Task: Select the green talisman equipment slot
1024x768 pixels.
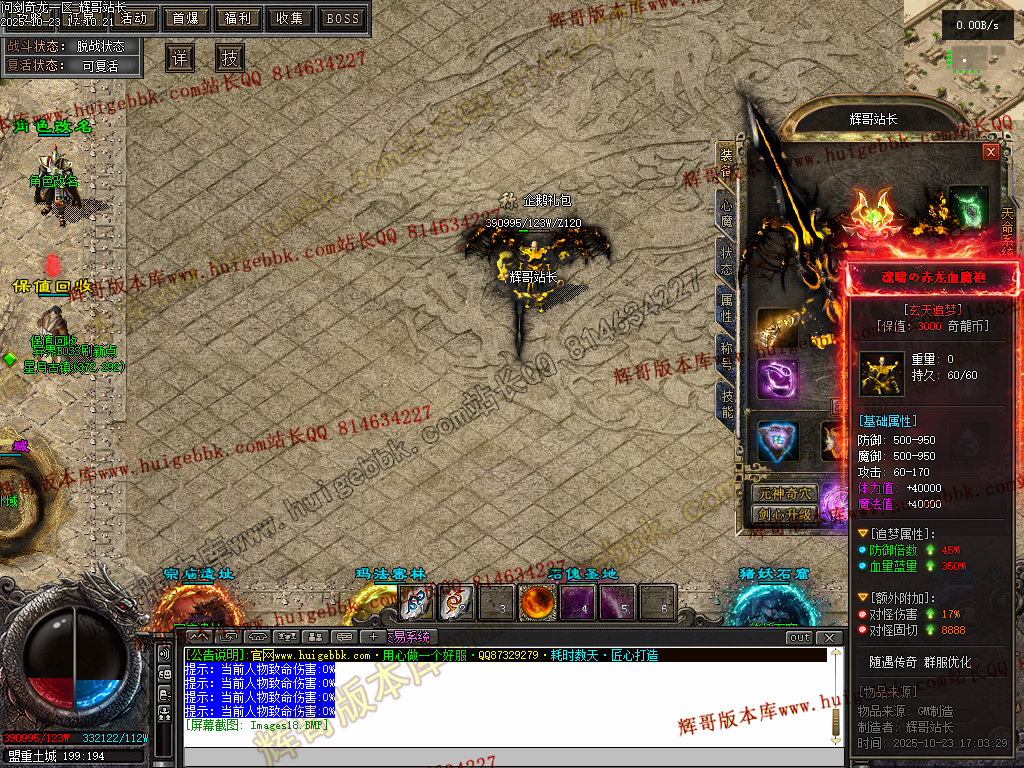Action: click(x=968, y=205)
